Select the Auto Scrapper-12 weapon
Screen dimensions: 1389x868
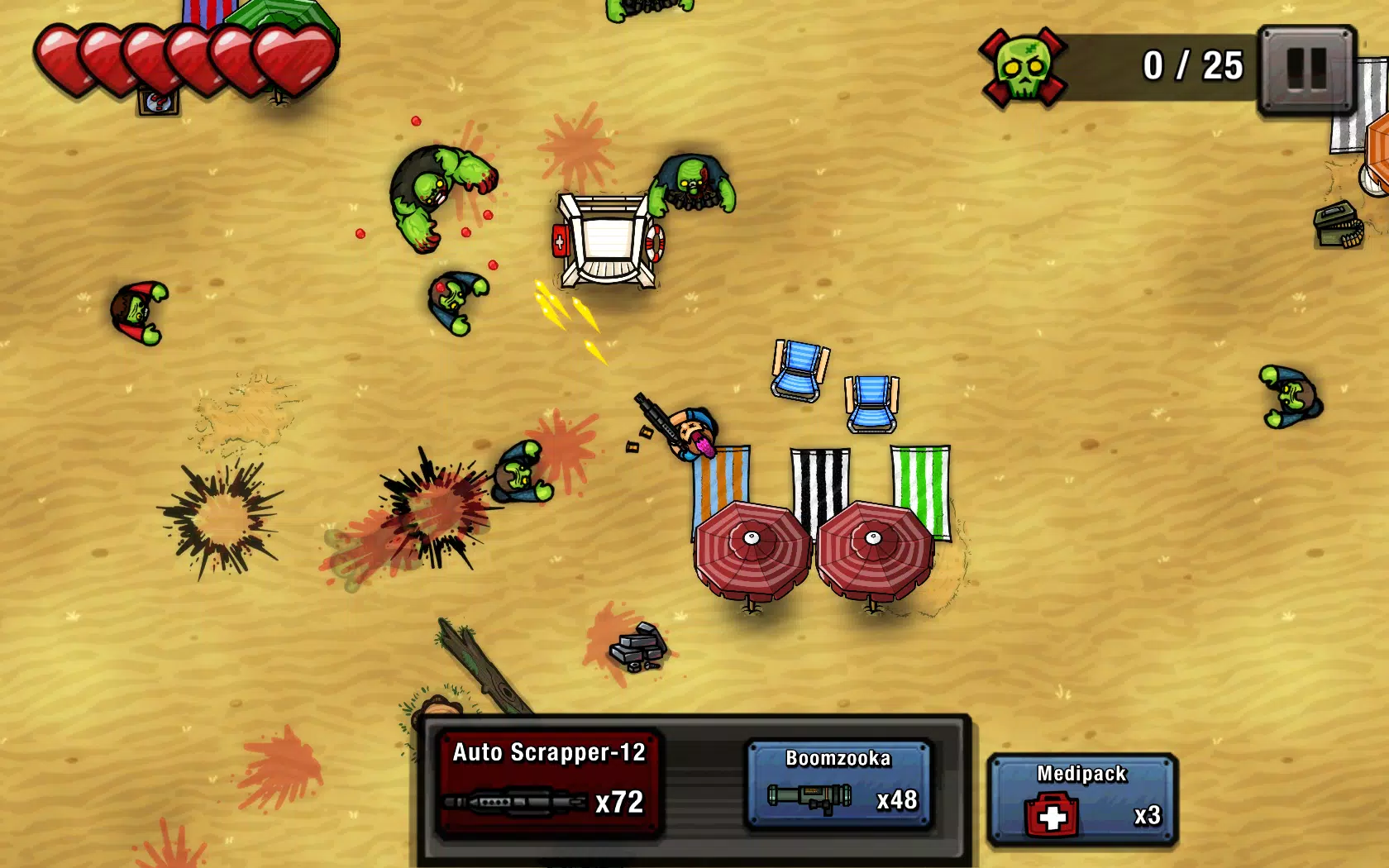(548, 782)
